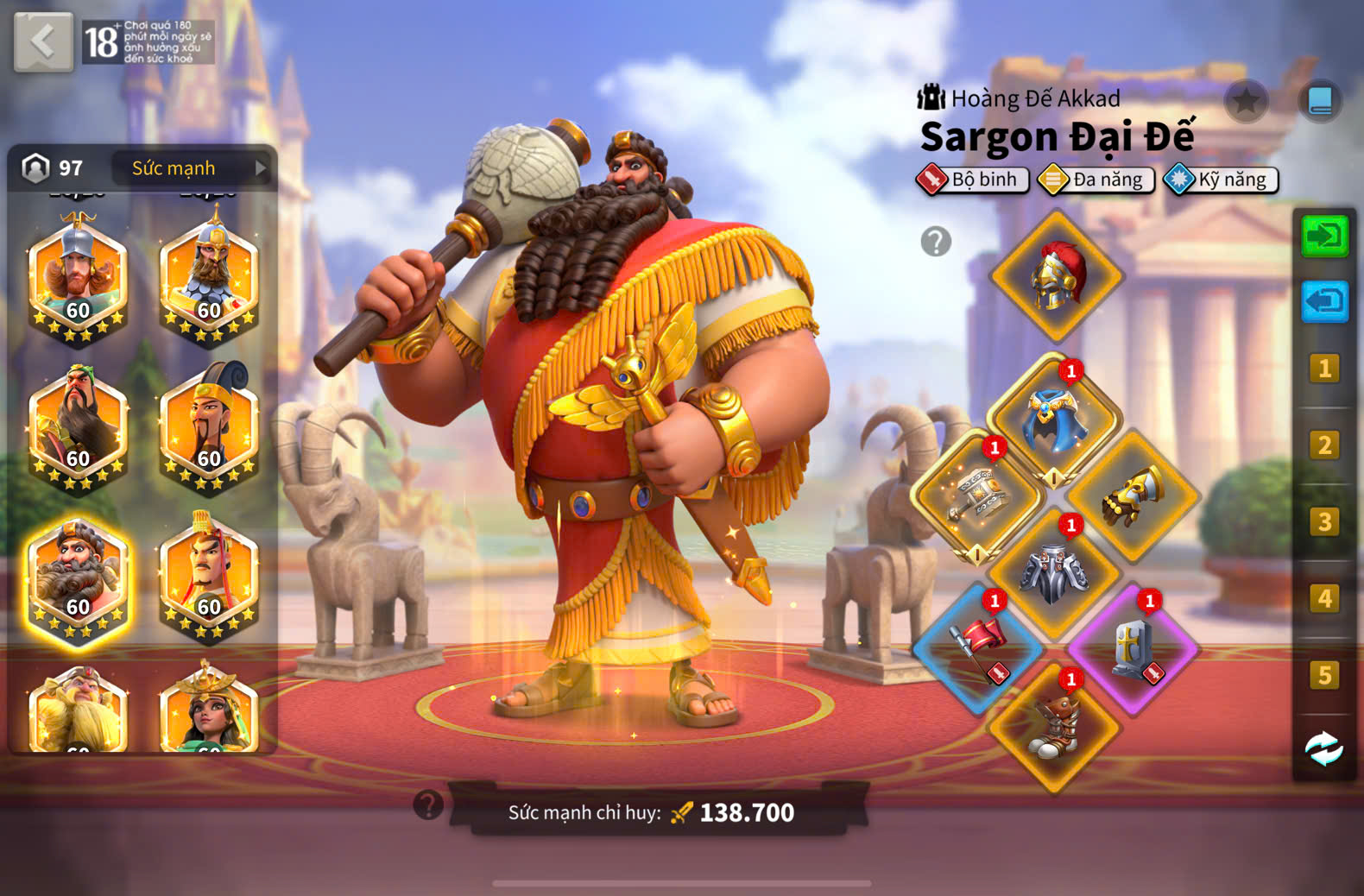Viewport: 1364px width, 896px height.
Task: Click the swap arrows button
Action: 1323,748
